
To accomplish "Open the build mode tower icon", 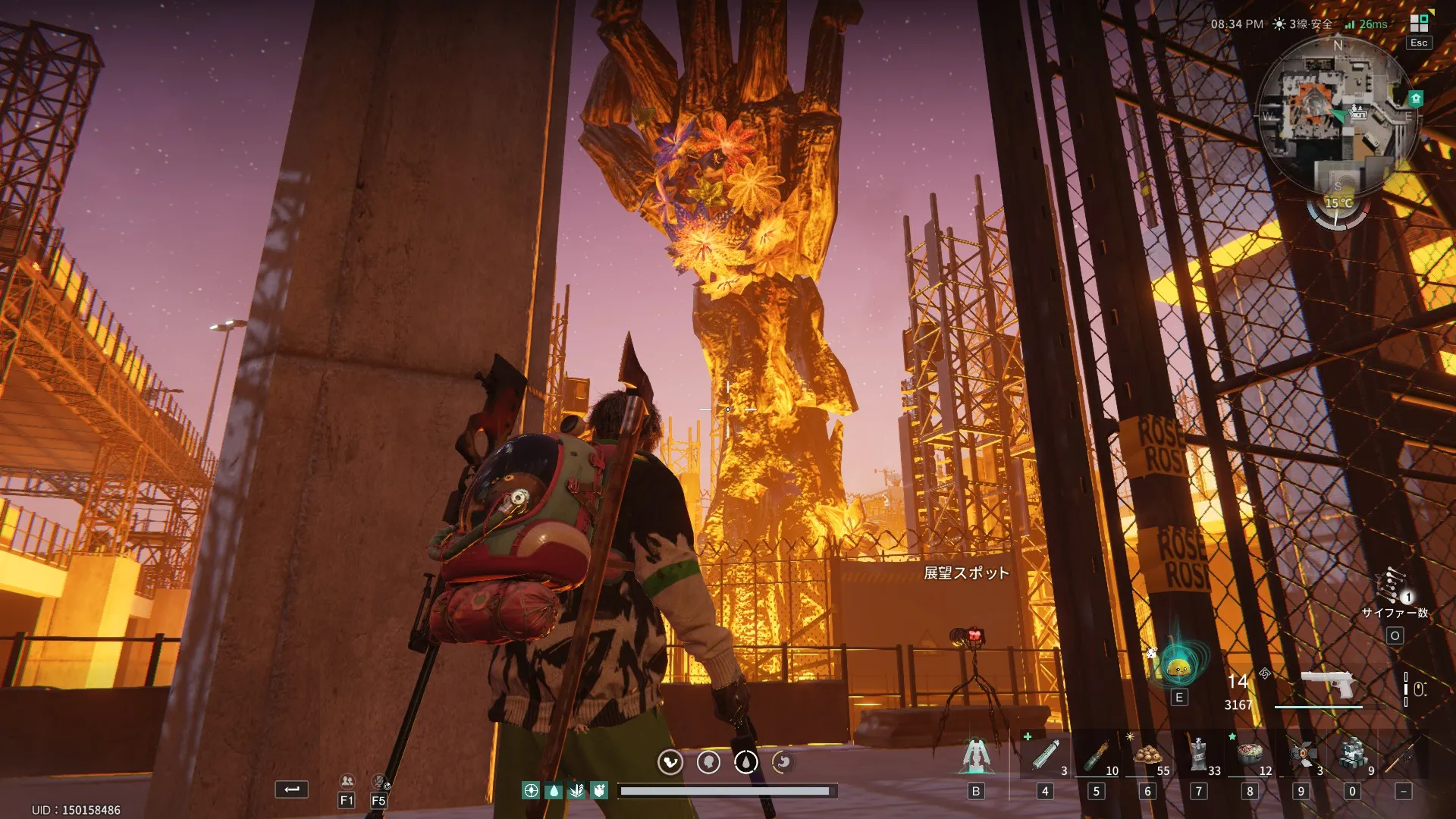I will 976,755.
